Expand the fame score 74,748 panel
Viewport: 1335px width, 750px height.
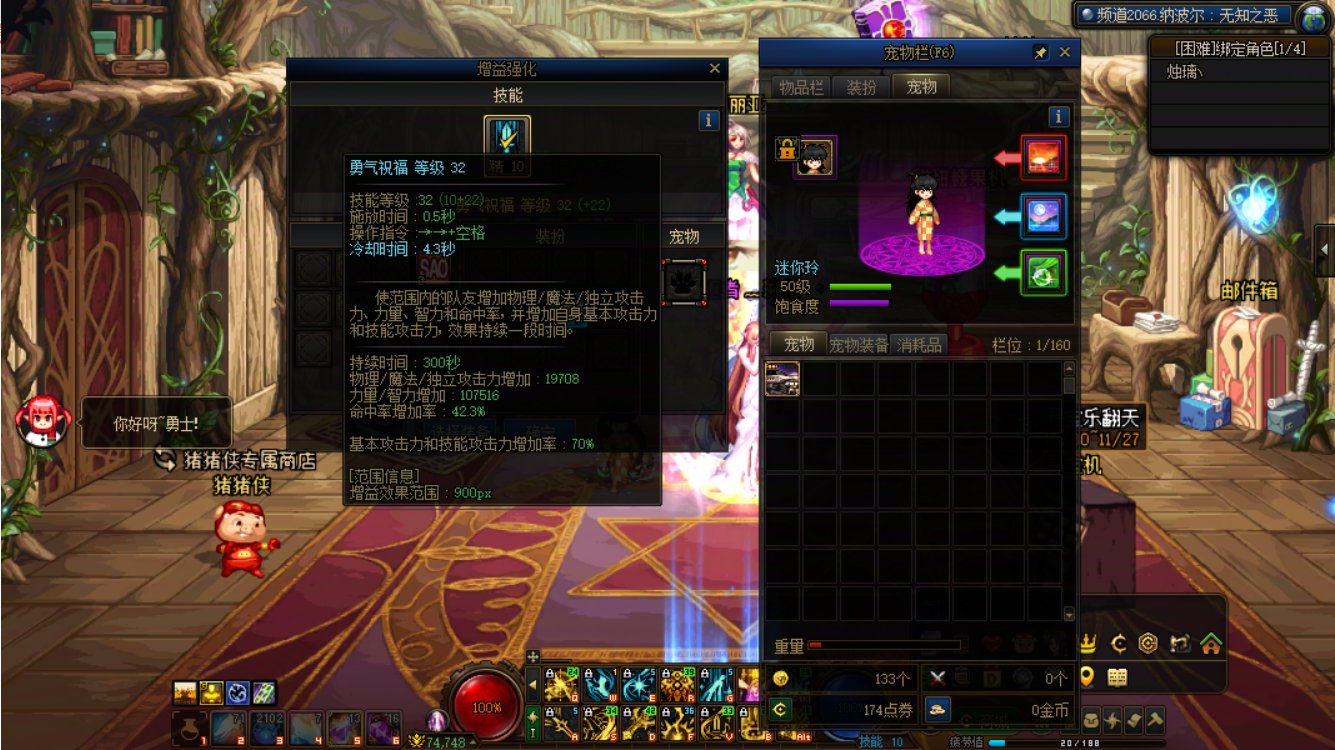473,742
